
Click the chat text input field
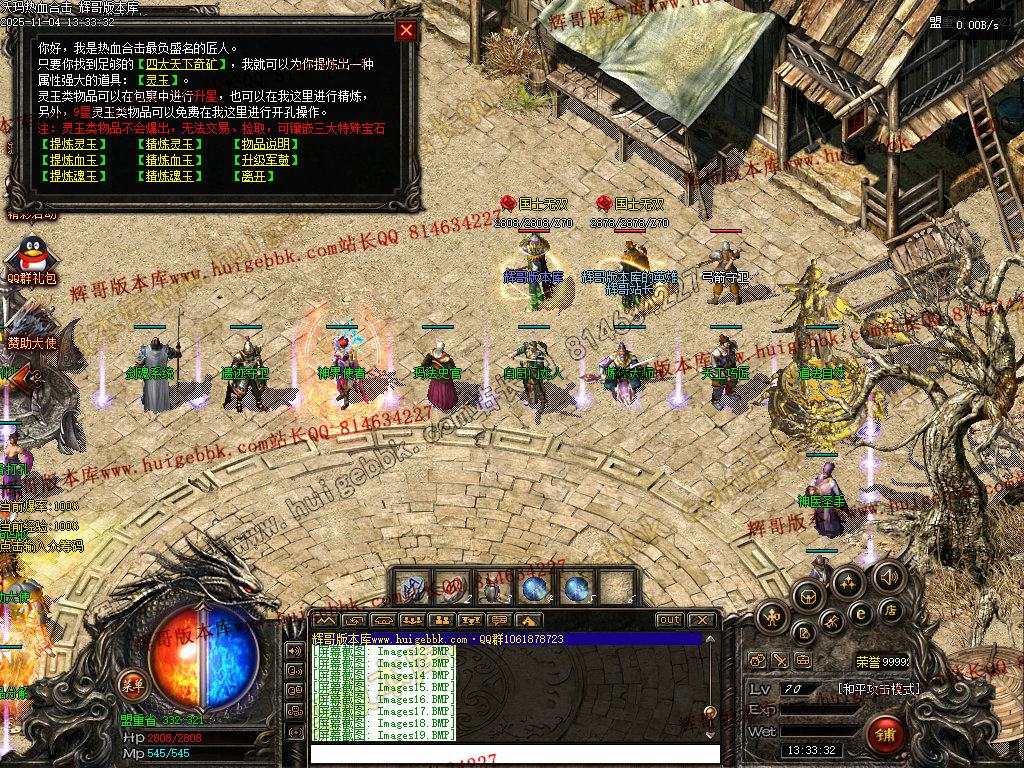[x=515, y=753]
